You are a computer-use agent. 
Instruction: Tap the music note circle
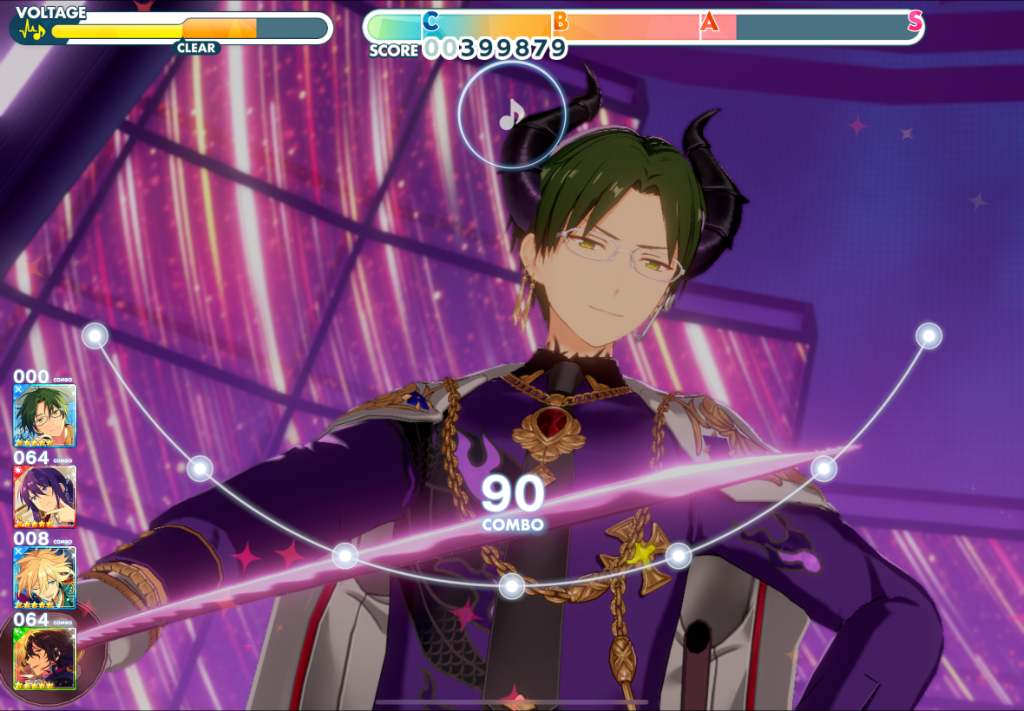[512, 116]
